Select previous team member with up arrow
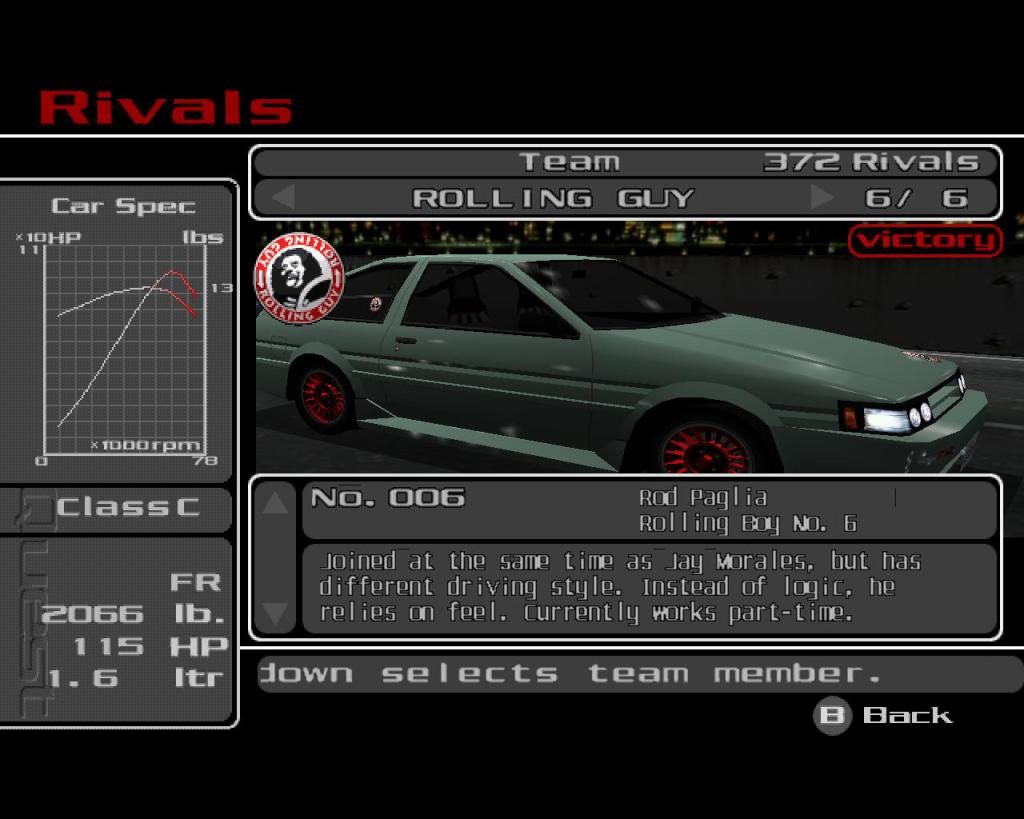1024x819 pixels. pos(276,503)
